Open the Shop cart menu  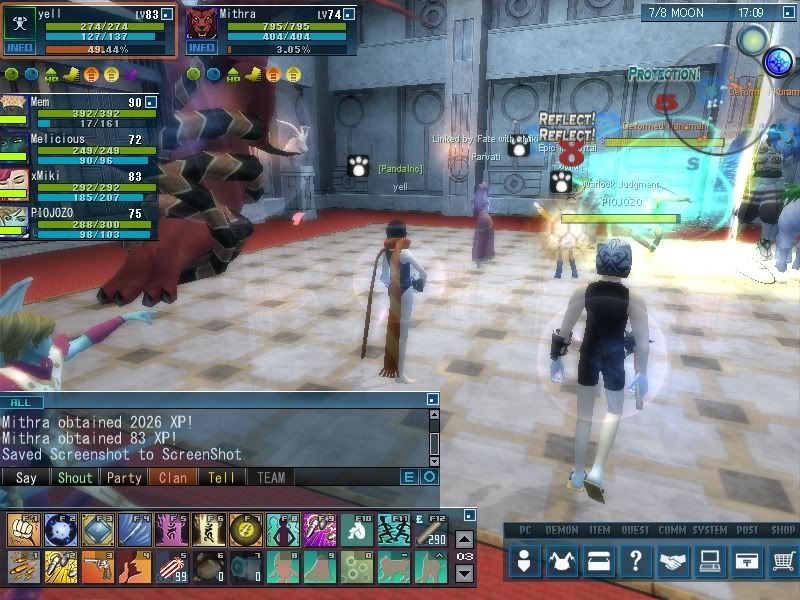pos(783,562)
